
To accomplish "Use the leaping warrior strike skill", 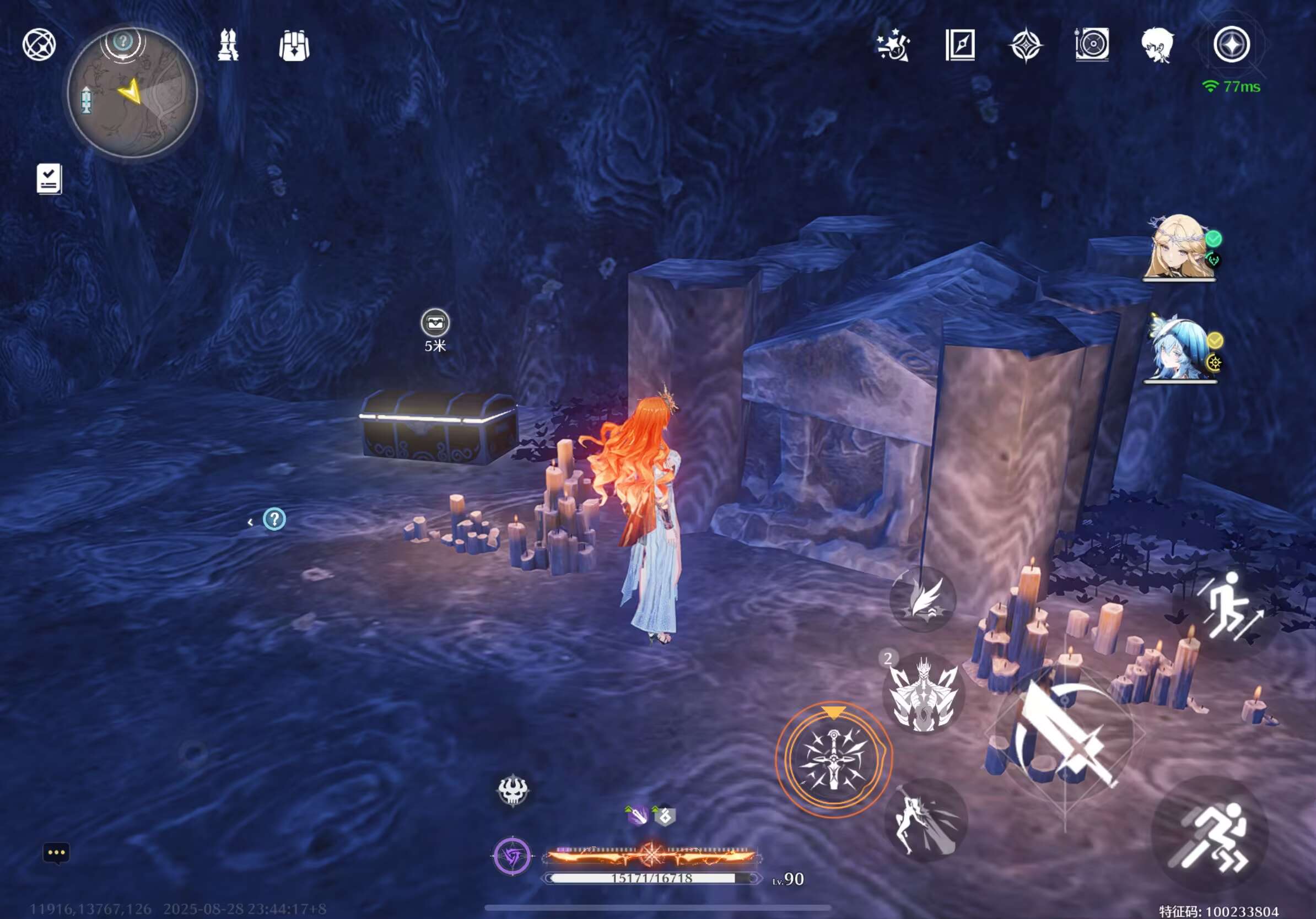I will (925, 819).
